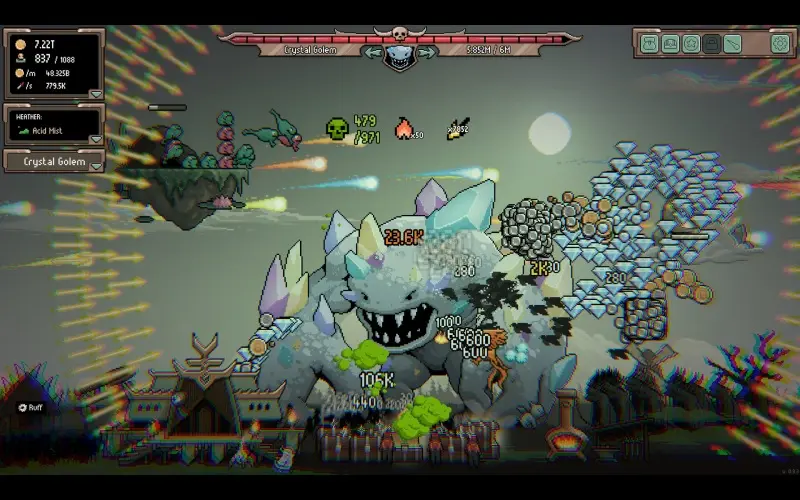Screen dimensions: 800x500
Task: Click the boss portrait under the health bar
Action: [x=400, y=55]
